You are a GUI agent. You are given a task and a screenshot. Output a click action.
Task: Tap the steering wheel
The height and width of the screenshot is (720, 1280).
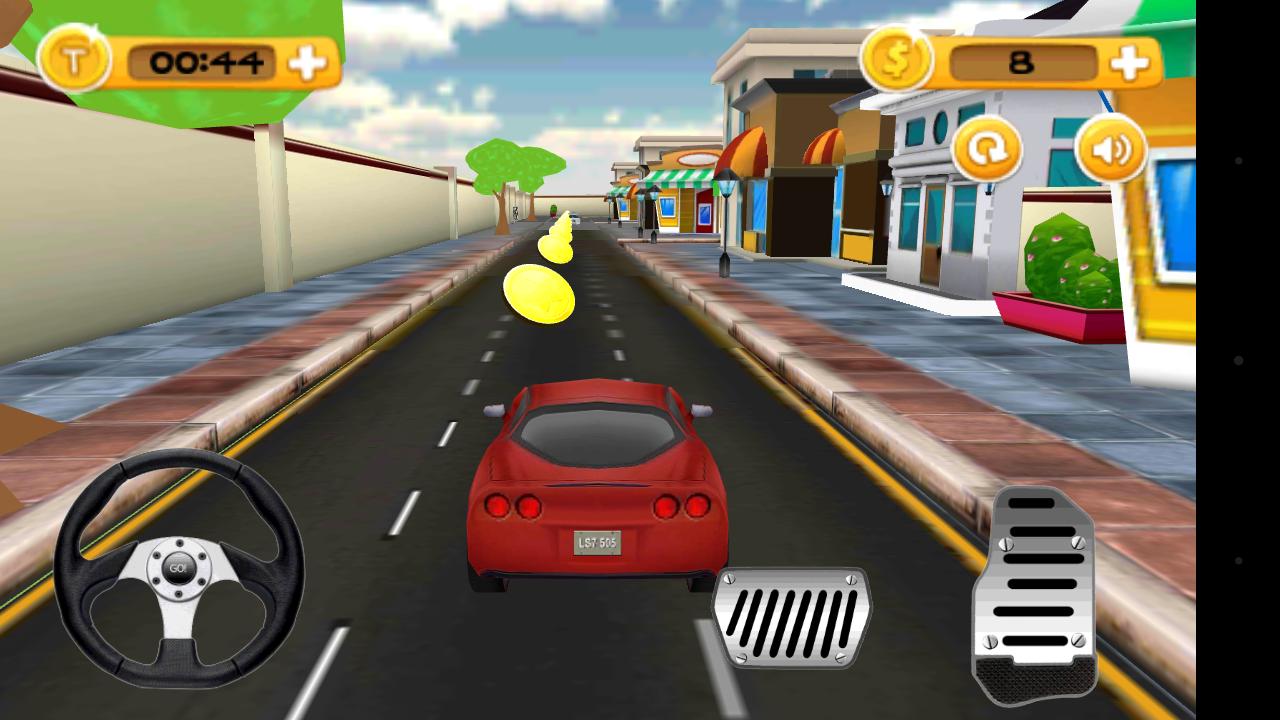tap(180, 570)
